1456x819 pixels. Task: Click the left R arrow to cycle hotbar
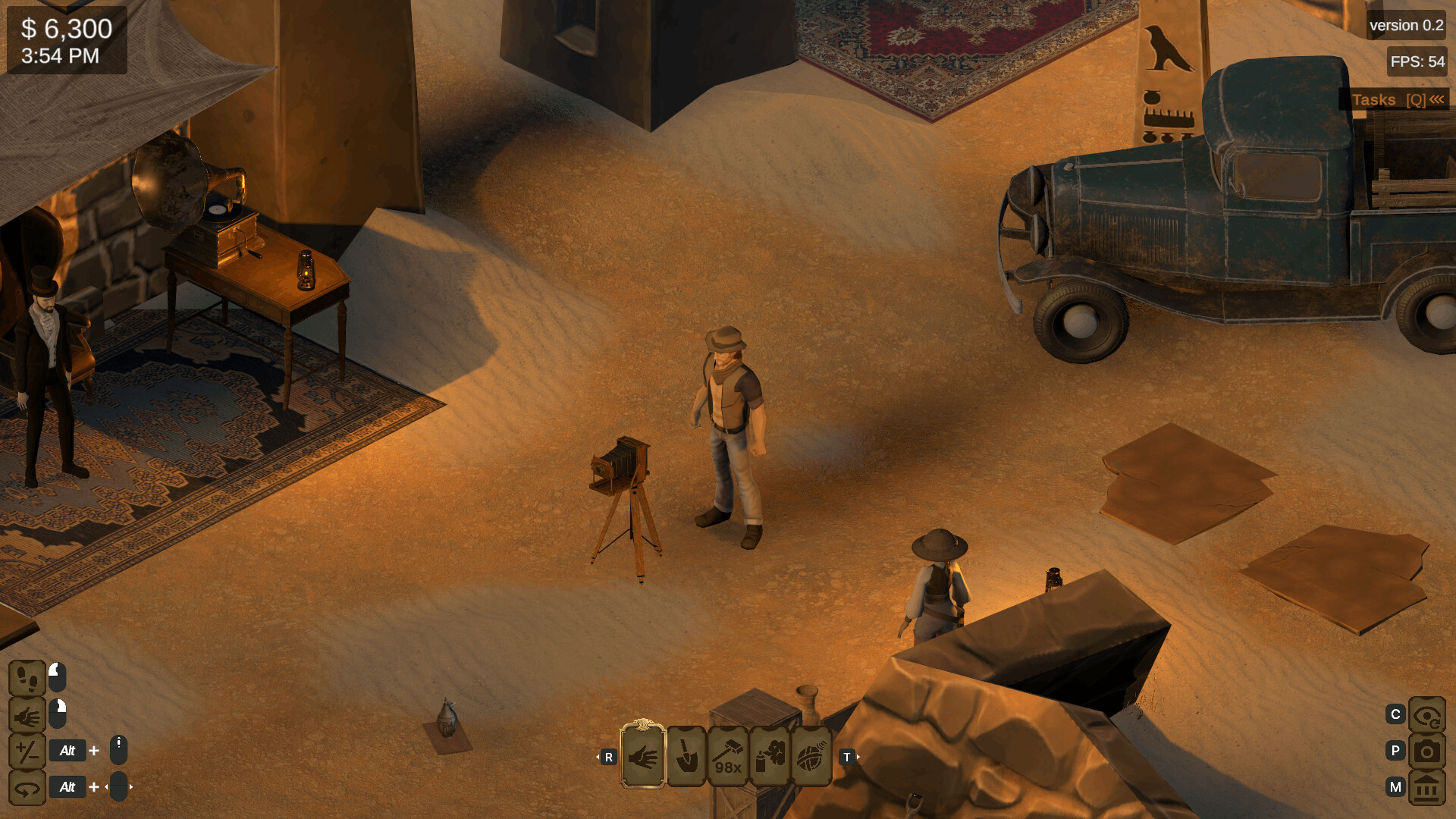(x=607, y=756)
